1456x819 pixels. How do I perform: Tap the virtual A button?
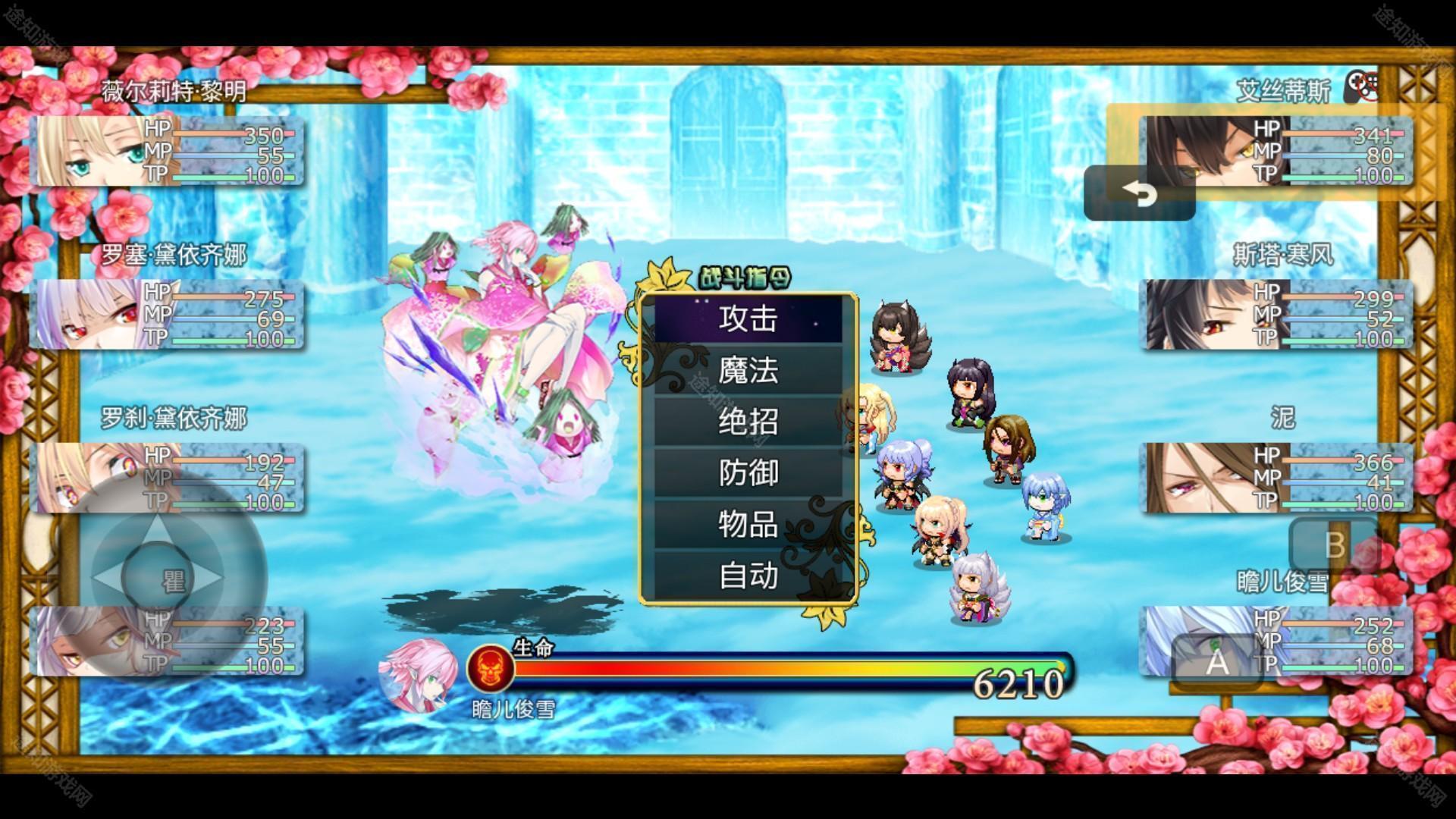pyautogui.click(x=1216, y=661)
